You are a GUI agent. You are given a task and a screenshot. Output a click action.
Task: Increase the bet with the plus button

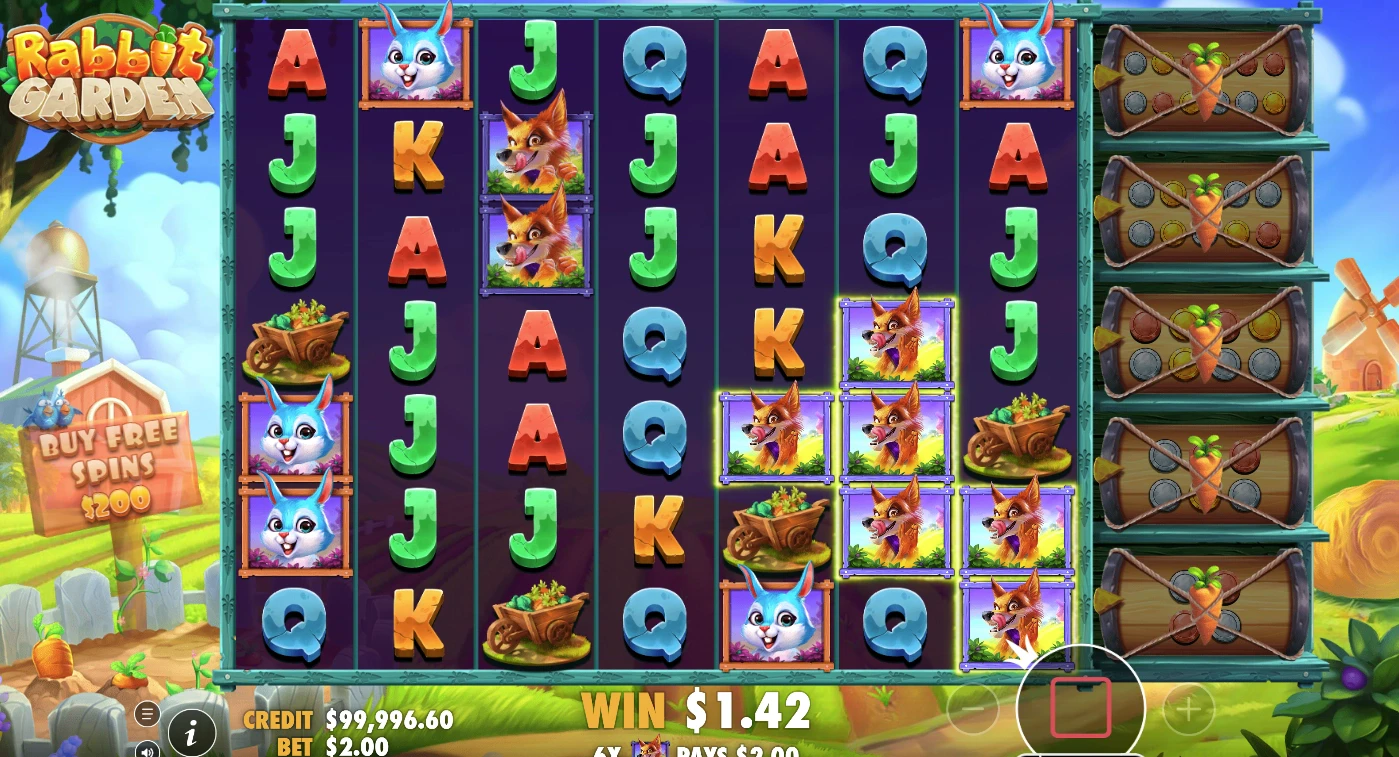click(x=1188, y=710)
